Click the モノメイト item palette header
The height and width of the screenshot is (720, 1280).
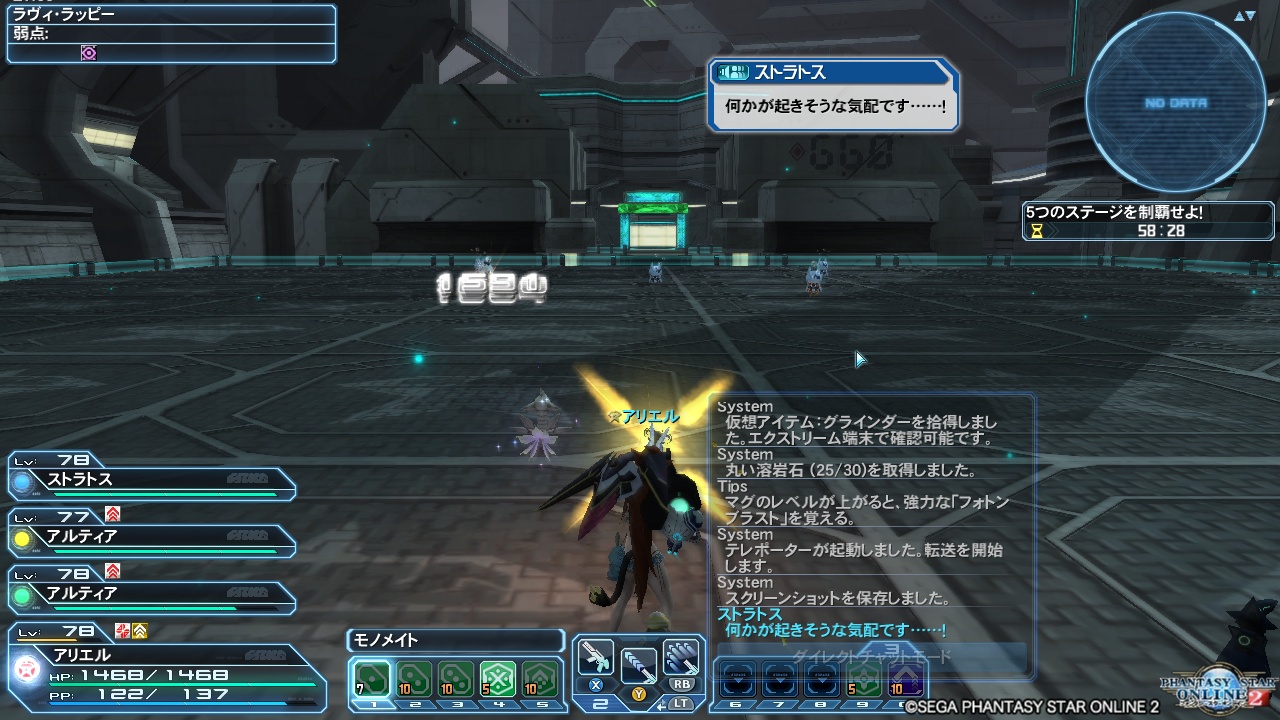(x=455, y=641)
